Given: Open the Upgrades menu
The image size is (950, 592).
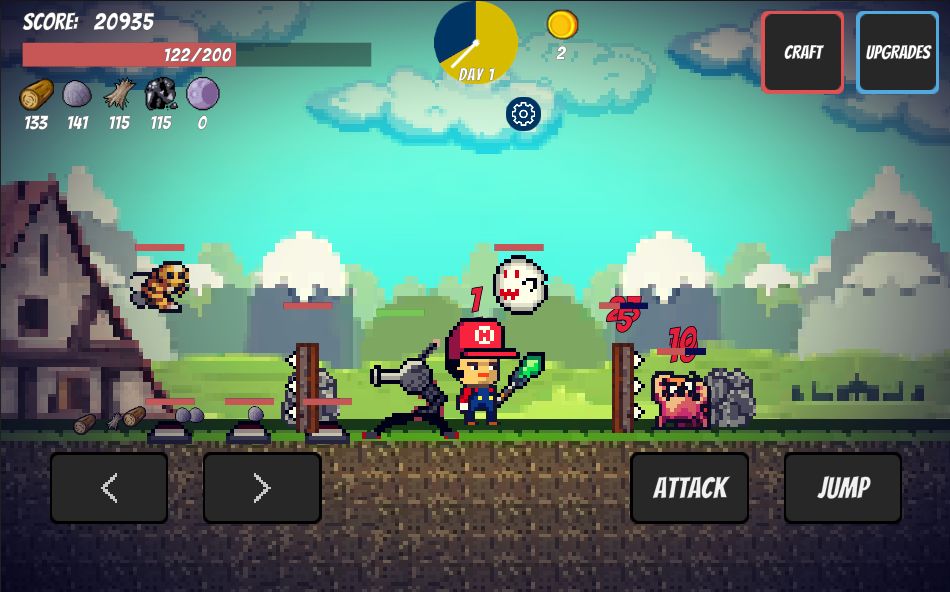Looking at the screenshot, I should tap(897, 52).
